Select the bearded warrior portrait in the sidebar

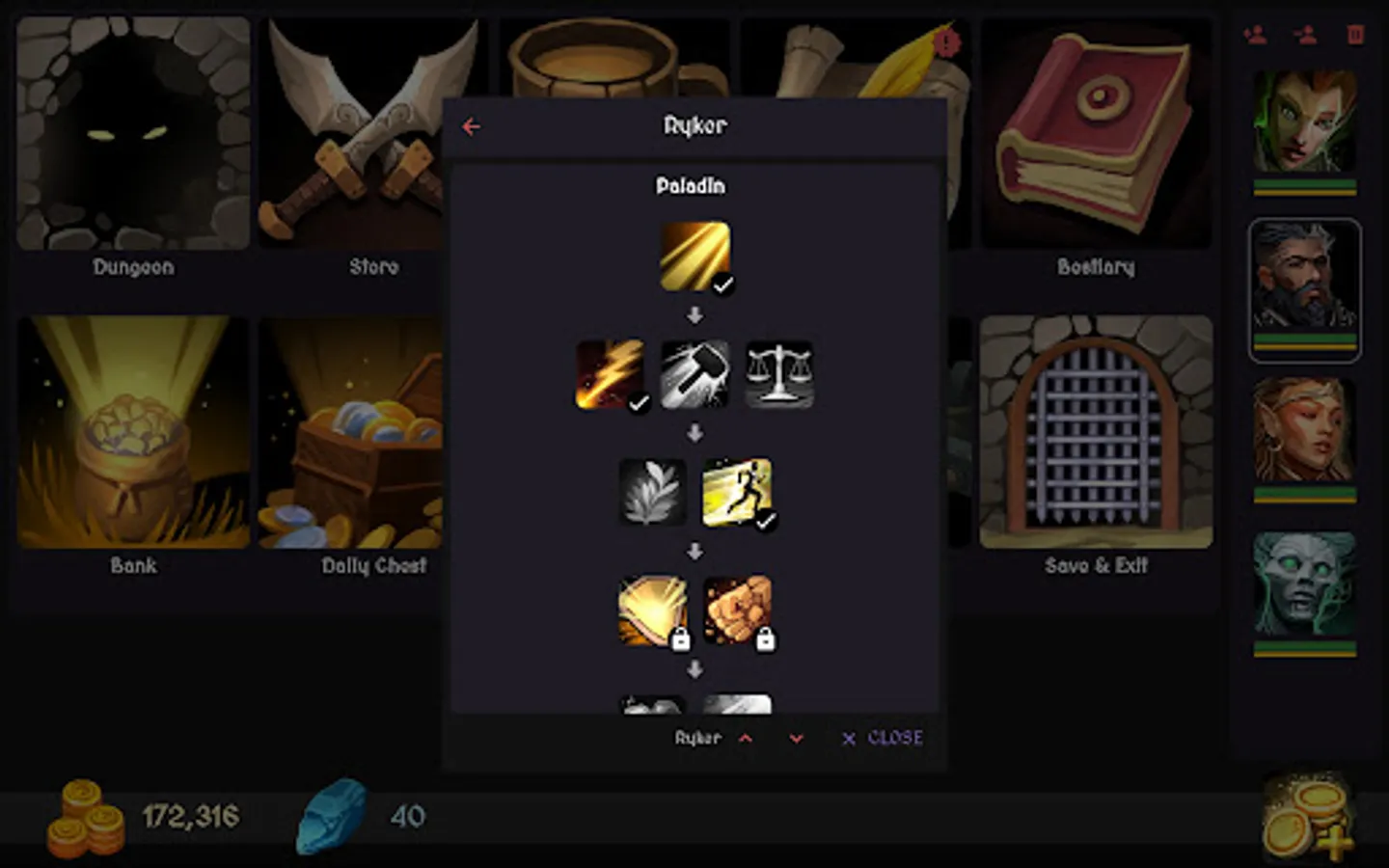(x=1304, y=288)
